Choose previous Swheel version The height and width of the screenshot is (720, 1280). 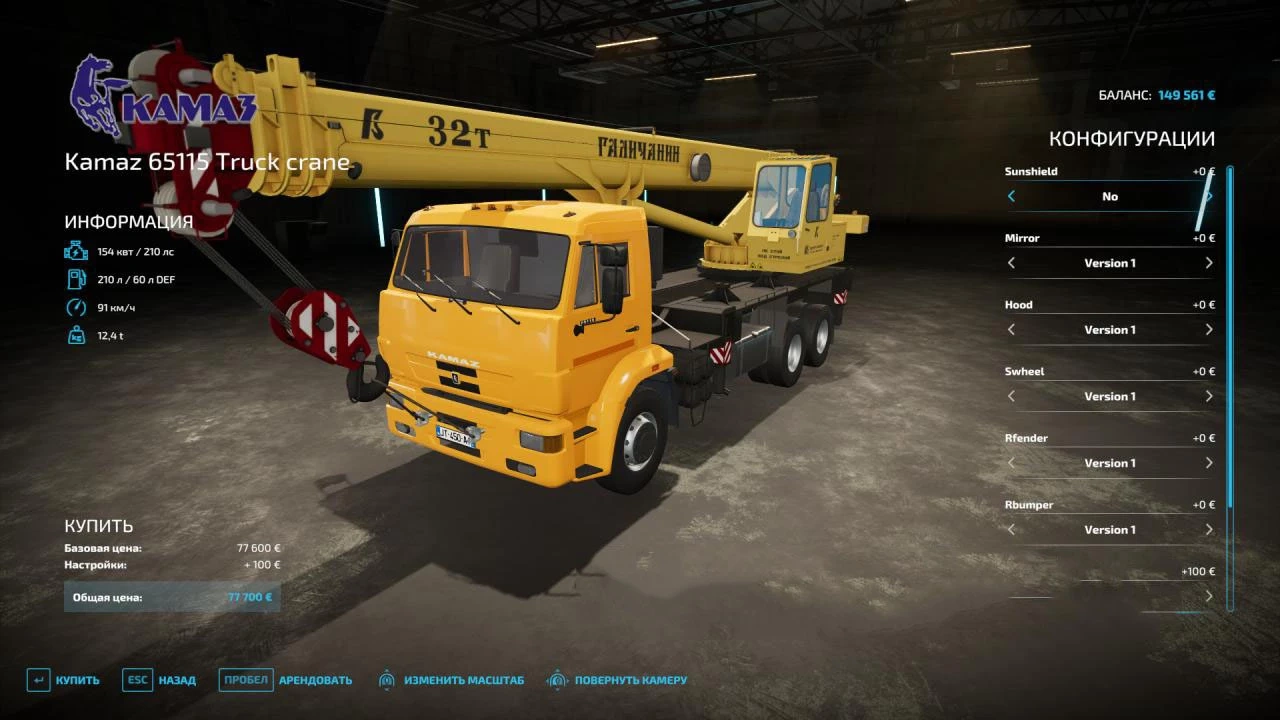tap(1011, 397)
